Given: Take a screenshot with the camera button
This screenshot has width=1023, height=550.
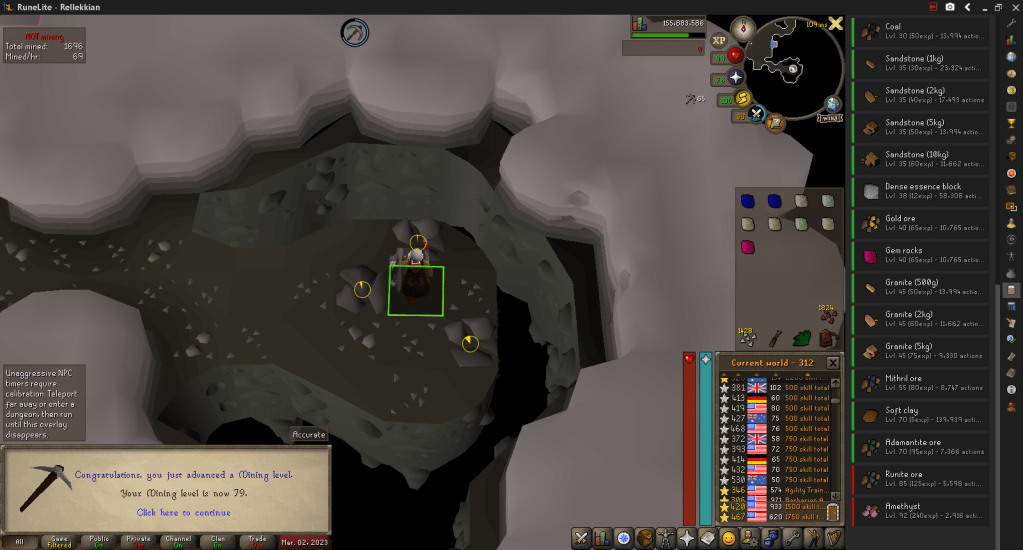Looking at the screenshot, I should [950, 7].
